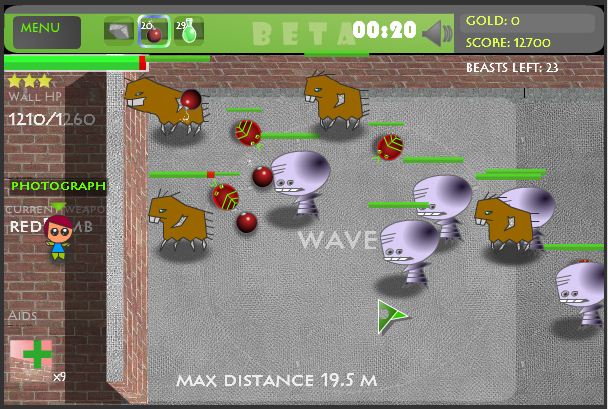Toggle the sound speaker icon

[x=436, y=33]
